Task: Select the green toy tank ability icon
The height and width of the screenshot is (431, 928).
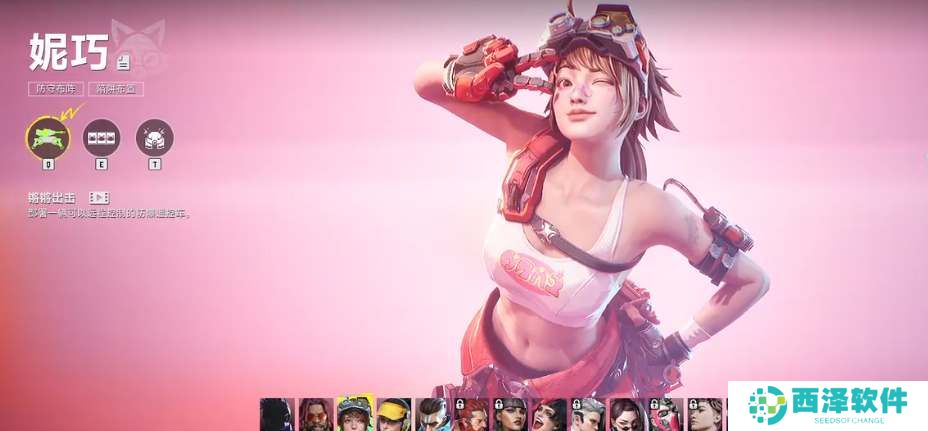Action: (x=46, y=137)
